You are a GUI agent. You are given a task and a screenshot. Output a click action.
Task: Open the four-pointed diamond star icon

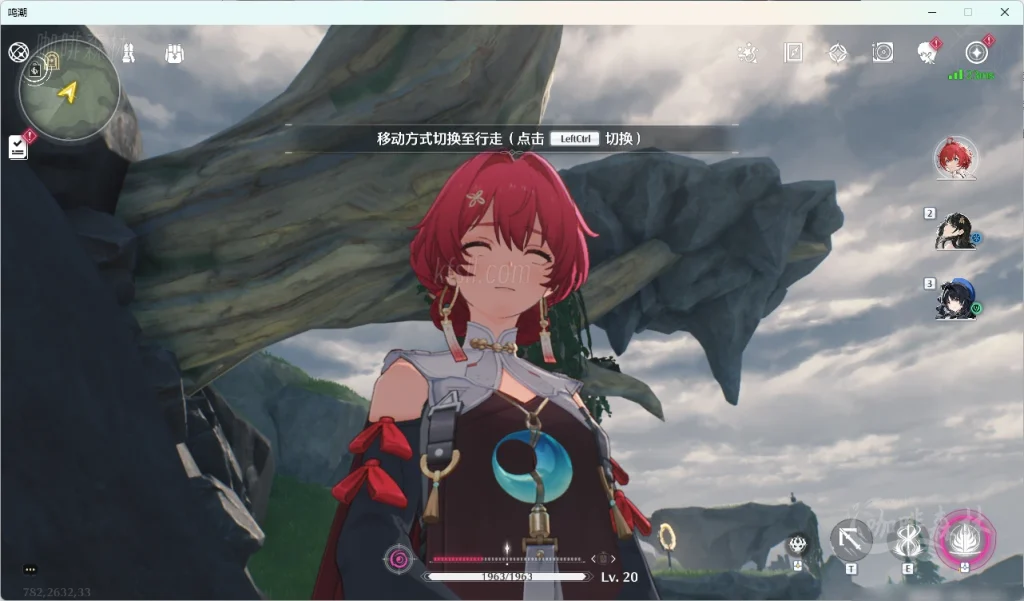tap(838, 52)
